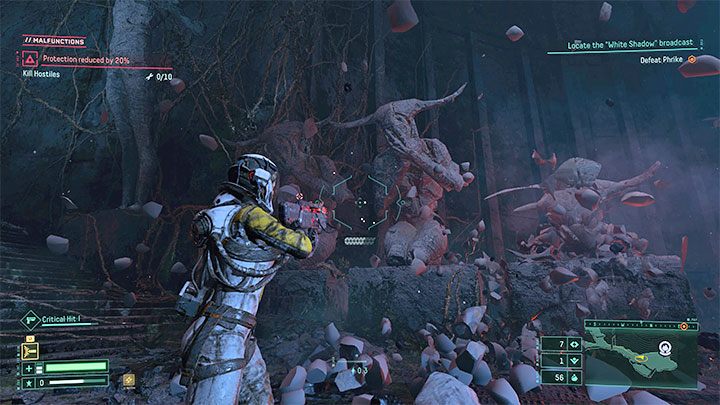Select the suit integrity plus icon
The image size is (720, 405).
click(x=30, y=366)
